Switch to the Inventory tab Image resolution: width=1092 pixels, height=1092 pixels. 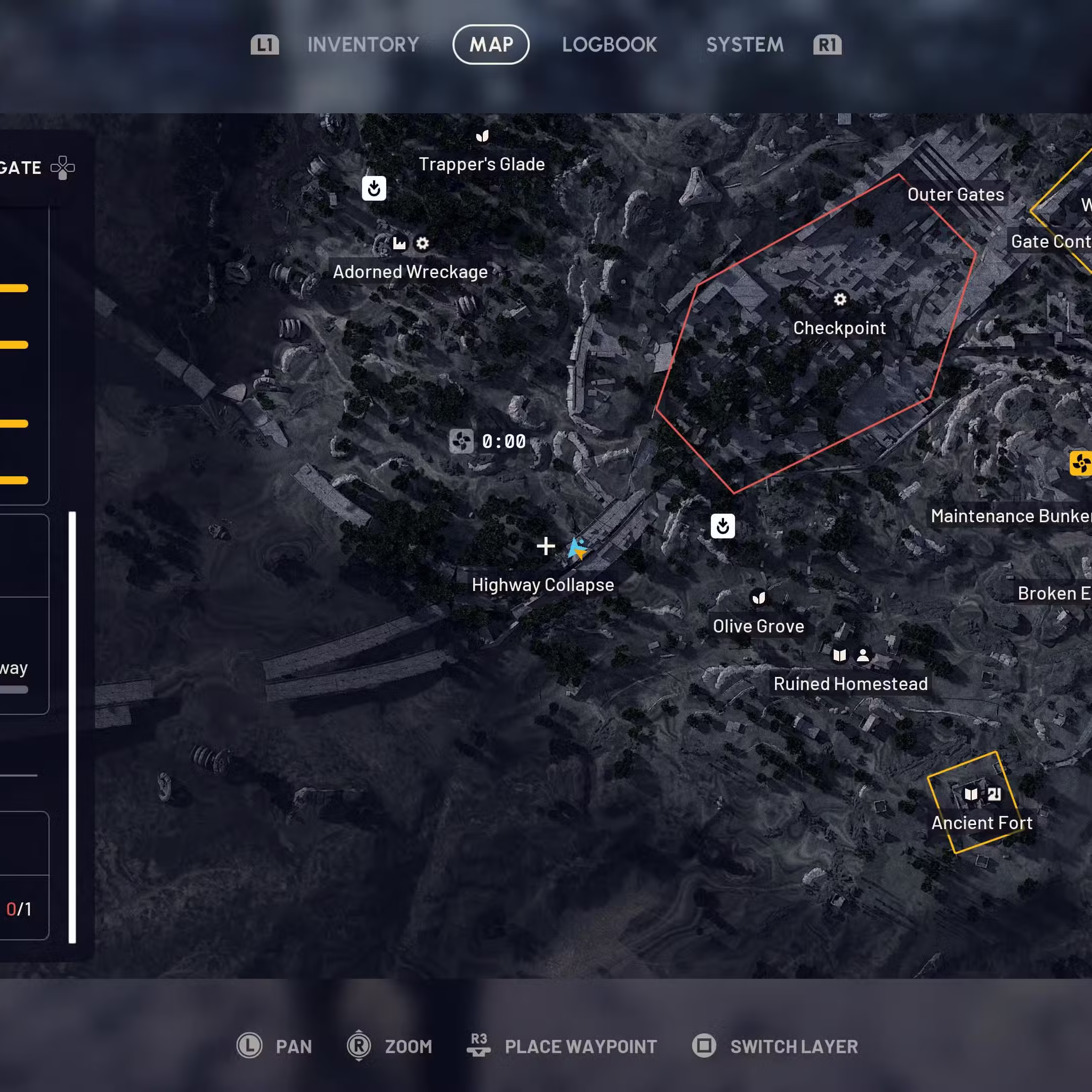point(363,44)
